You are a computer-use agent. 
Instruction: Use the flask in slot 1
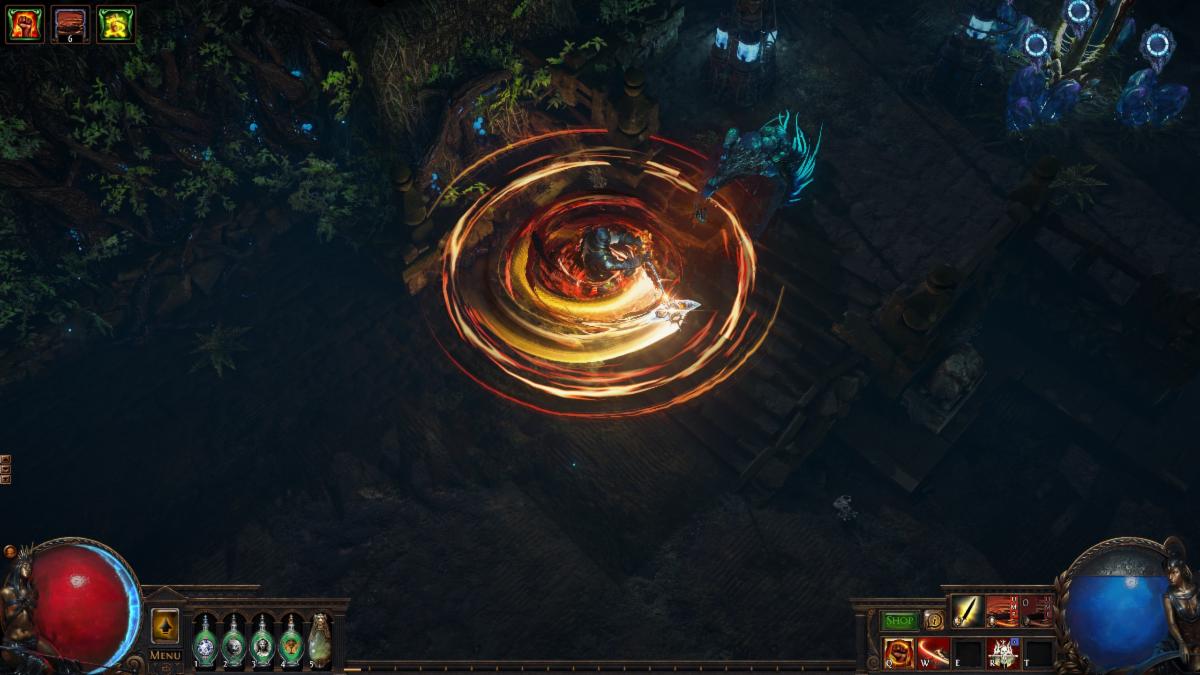[x=204, y=640]
